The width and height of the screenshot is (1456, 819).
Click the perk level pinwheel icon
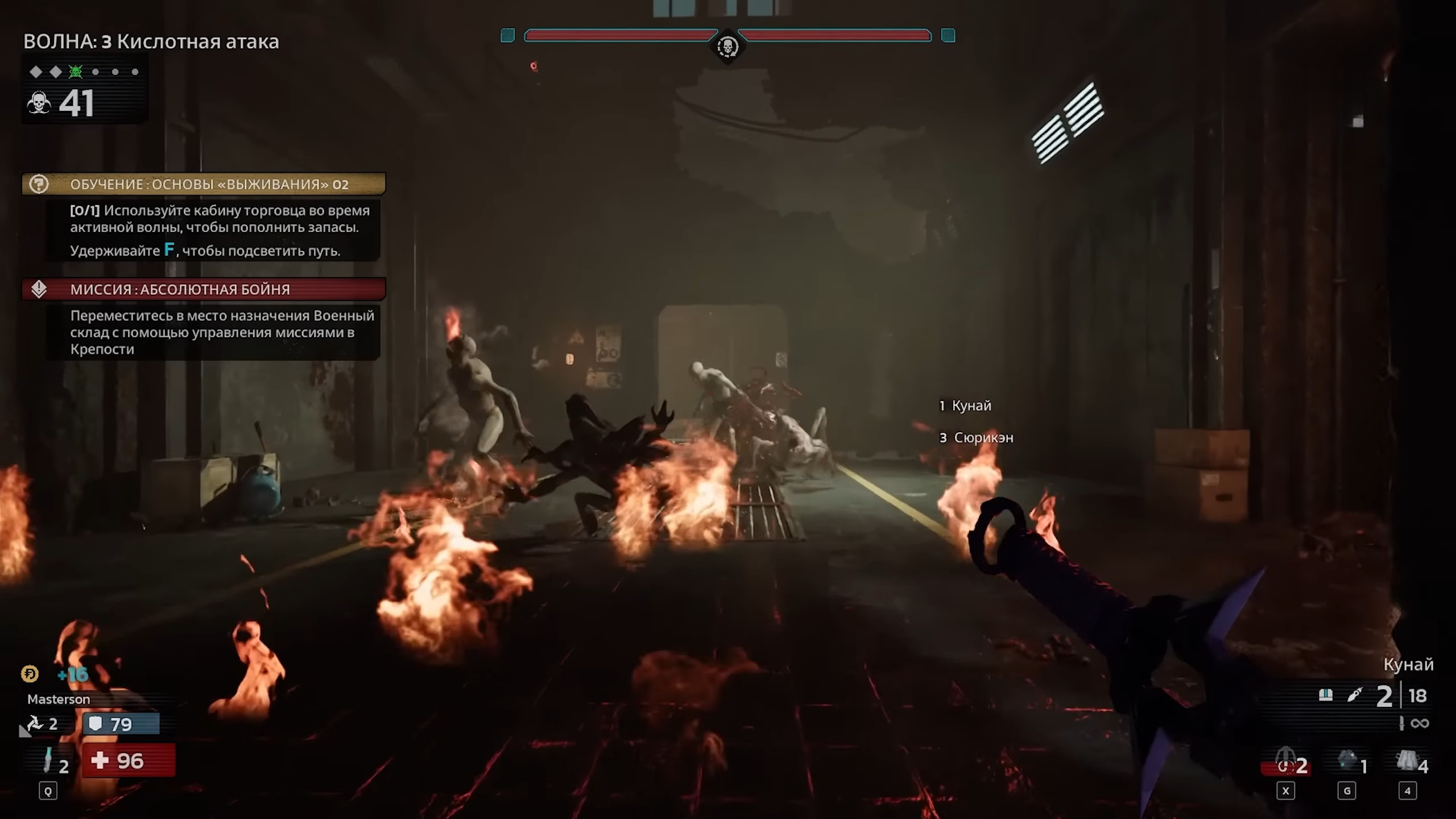tap(35, 723)
